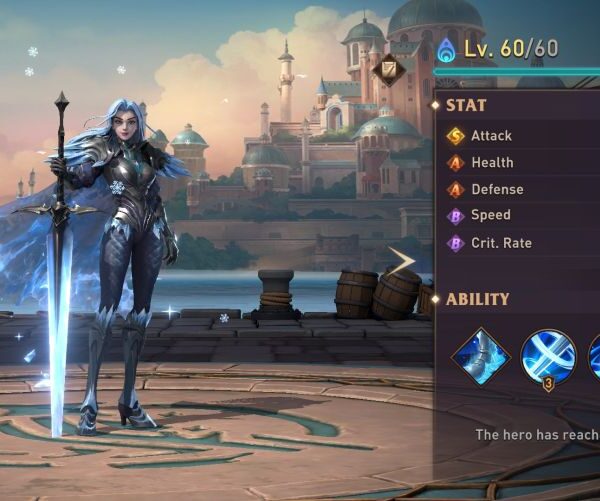The height and width of the screenshot is (501, 600).
Task: Click the white chevron arrow beside the panel
Action: (403, 262)
